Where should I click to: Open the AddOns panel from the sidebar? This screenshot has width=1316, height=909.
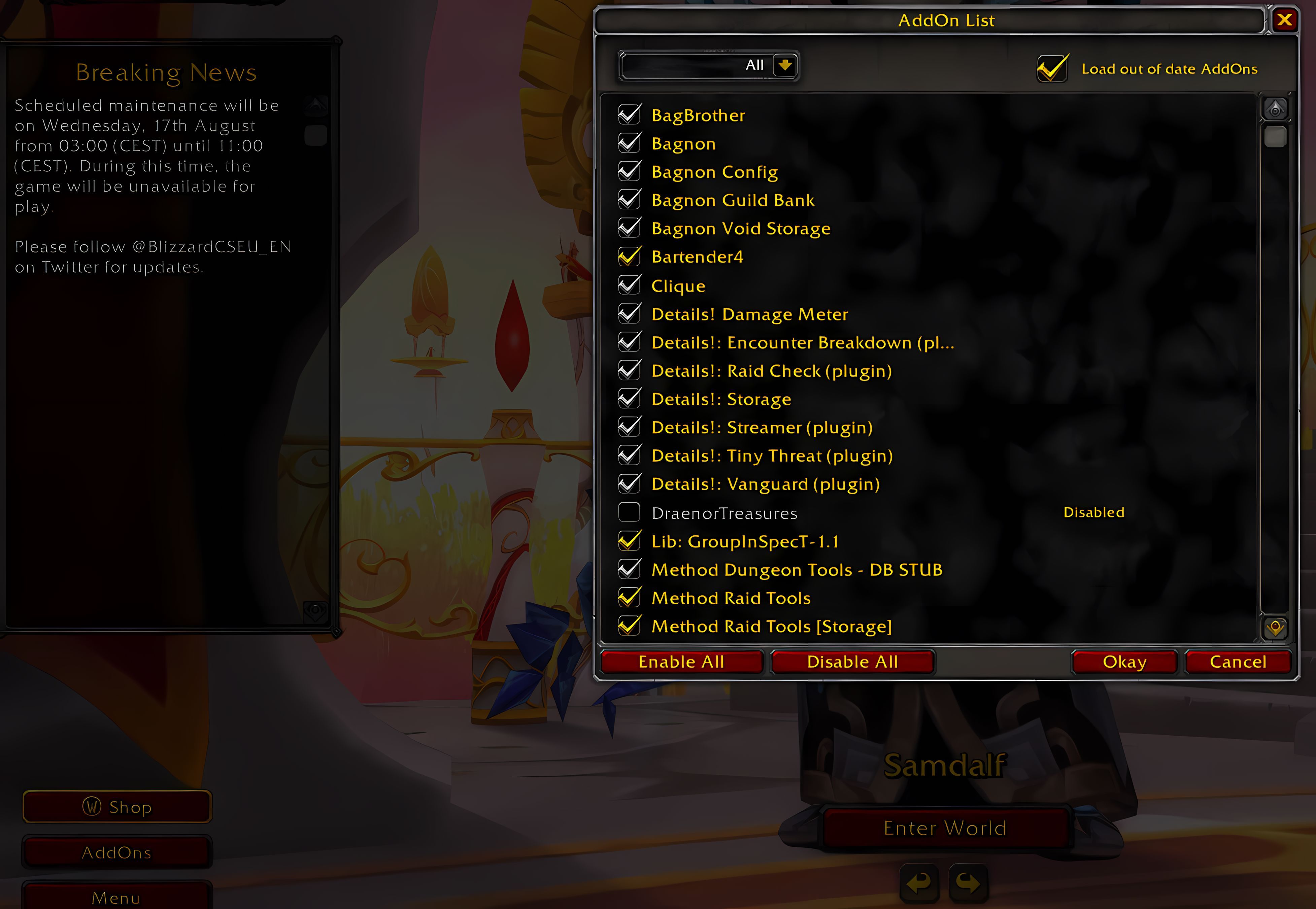(x=117, y=852)
